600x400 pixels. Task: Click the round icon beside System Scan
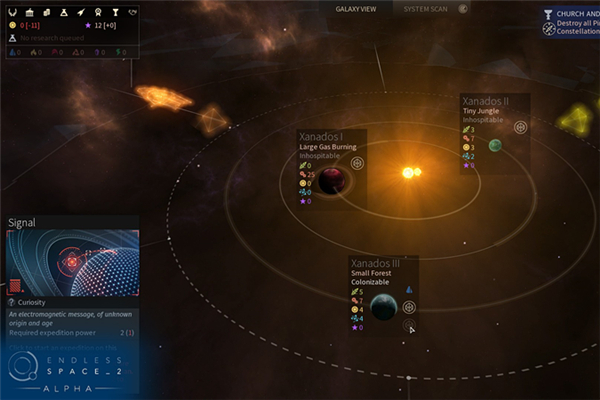coord(463,9)
